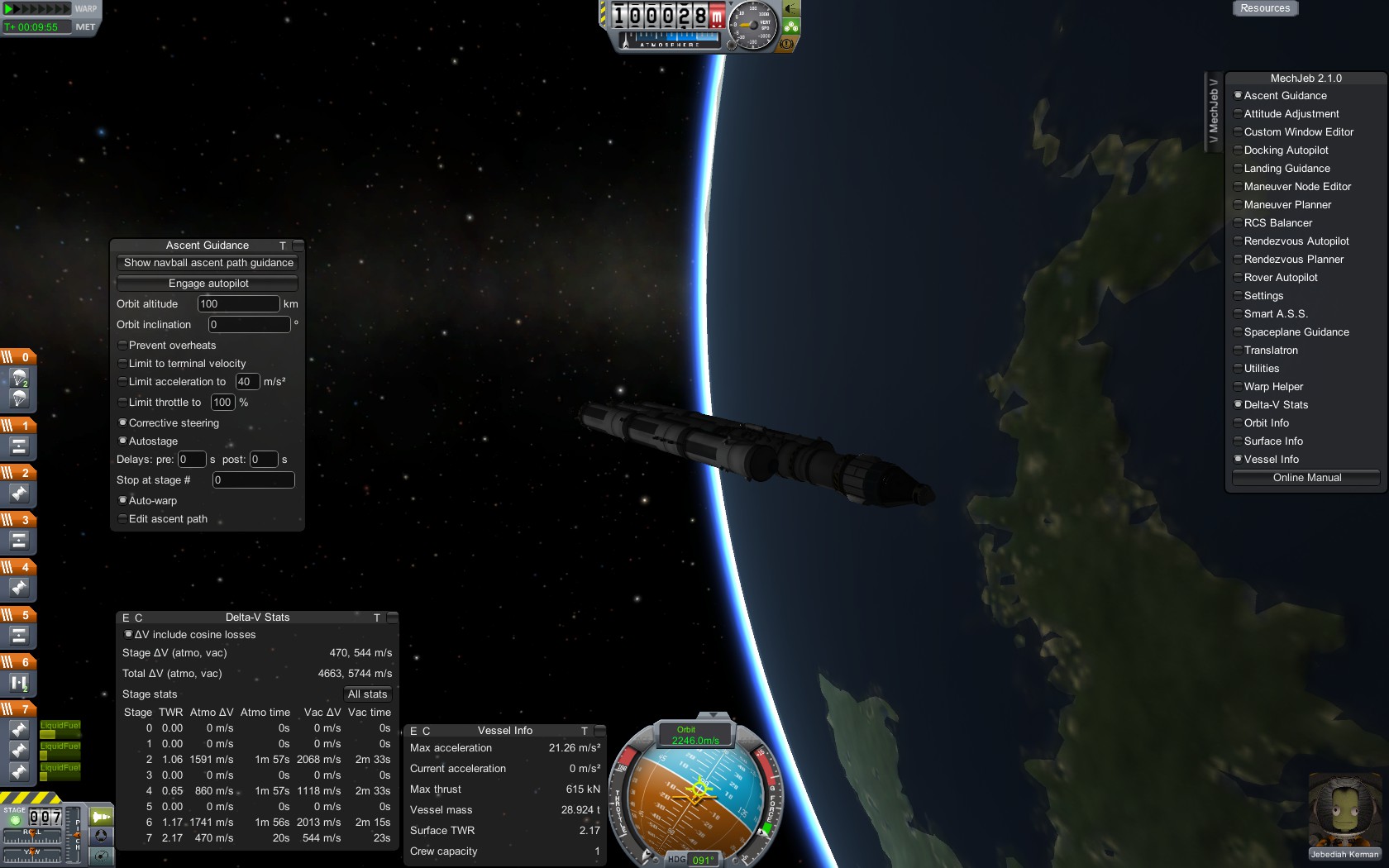
Task: Open MechJeb Maneuver Planner window
Action: point(1286,205)
